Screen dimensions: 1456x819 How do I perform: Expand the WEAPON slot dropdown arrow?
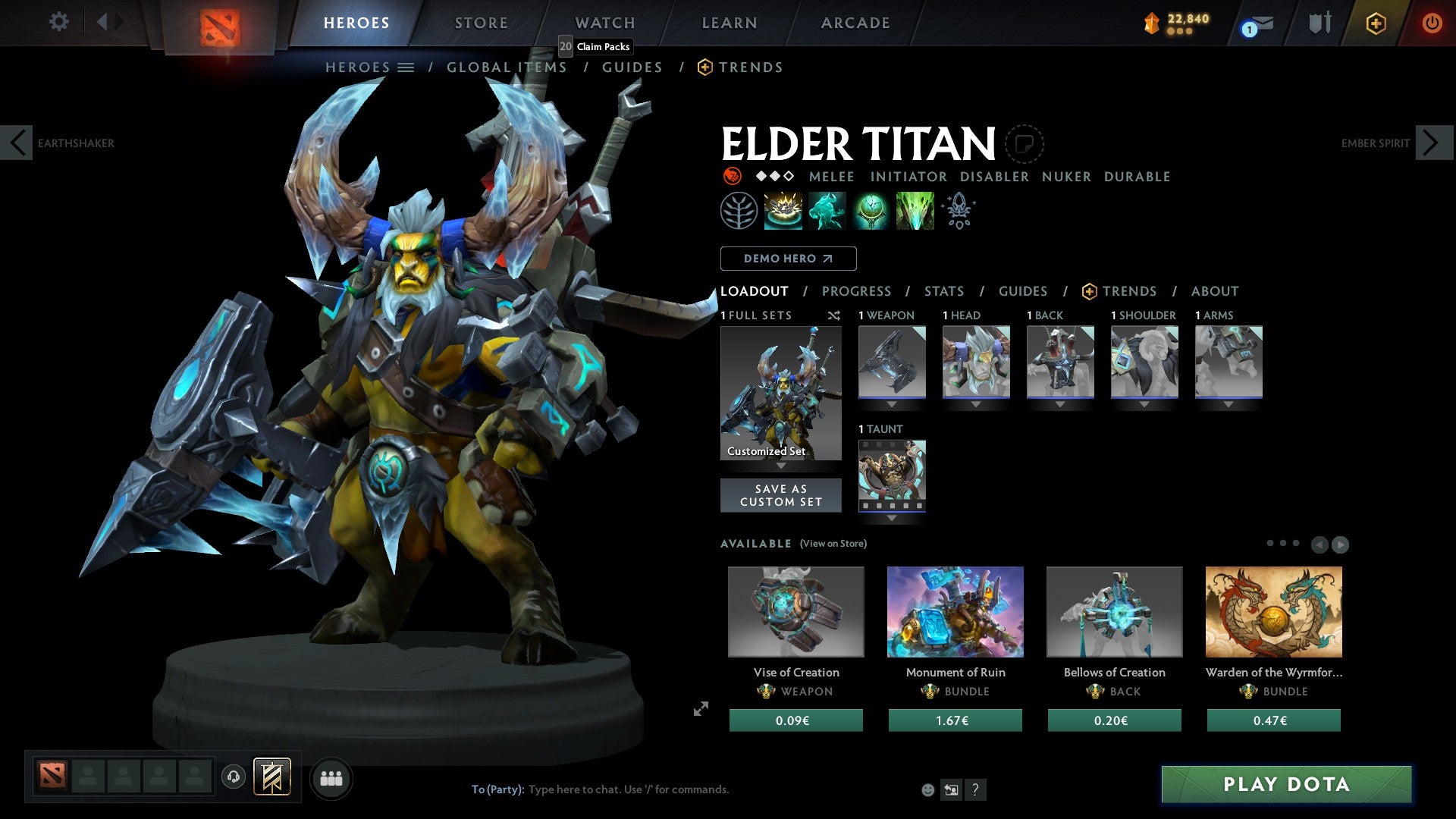point(891,404)
